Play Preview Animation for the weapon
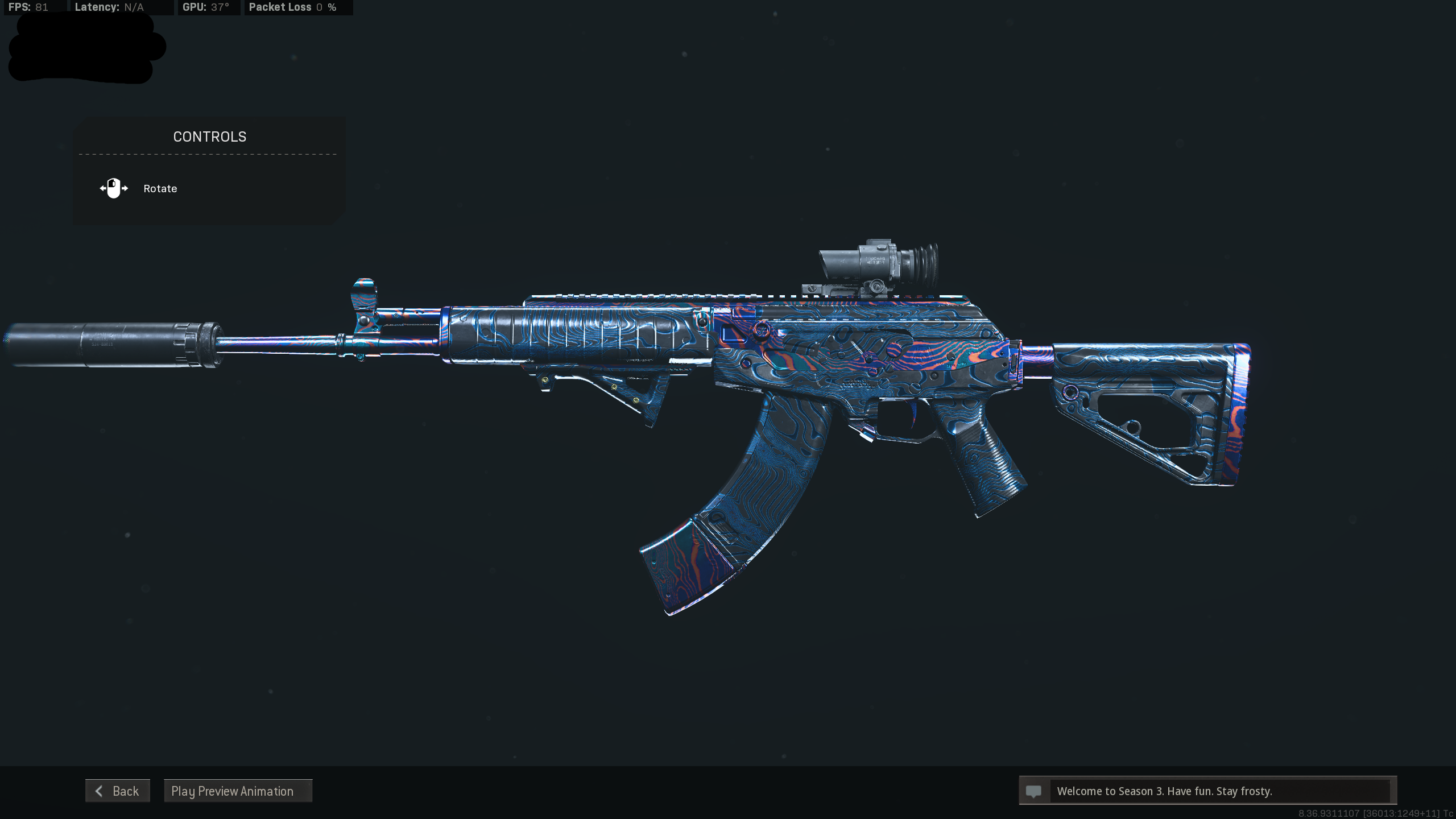This screenshot has height=819, width=1456. click(238, 791)
